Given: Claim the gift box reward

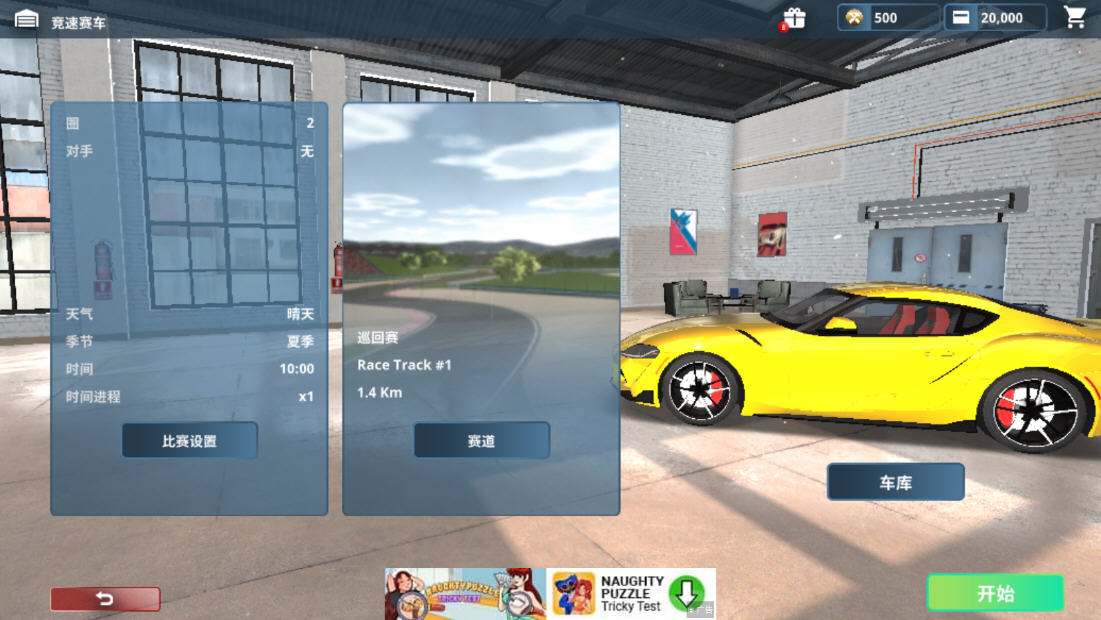Looking at the screenshot, I should tap(794, 18).
